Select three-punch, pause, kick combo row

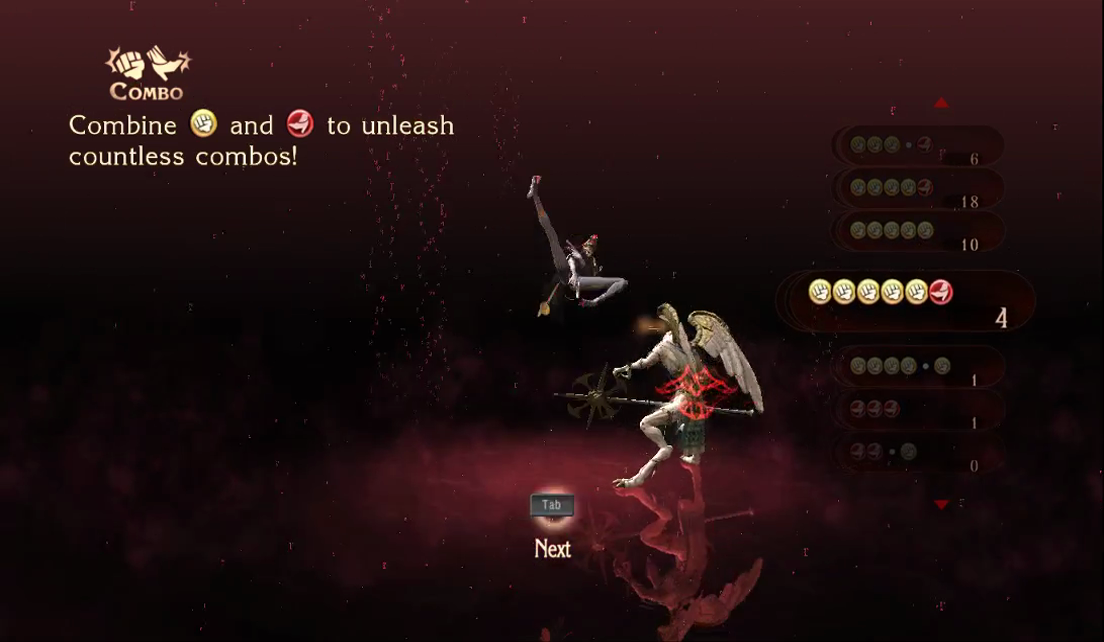tap(917, 146)
